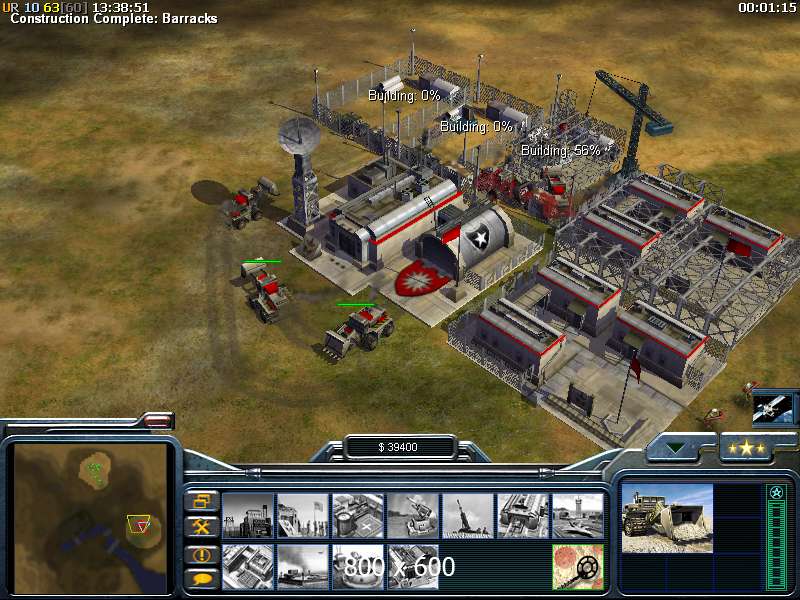Click the overlapping windows button beside the minimap
800x600 pixels.
coord(202,500)
